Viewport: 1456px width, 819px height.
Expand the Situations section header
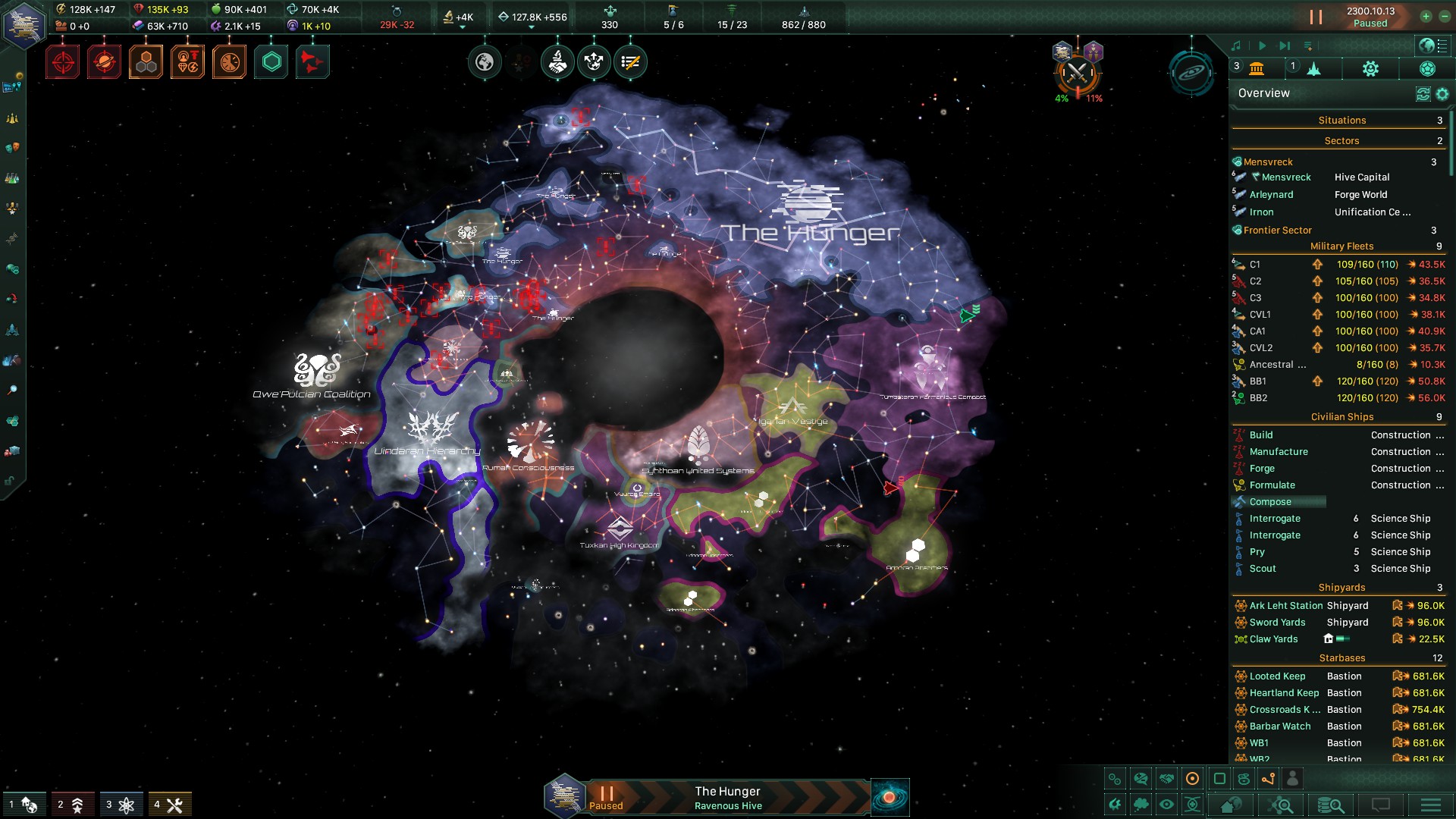pyautogui.click(x=1341, y=121)
